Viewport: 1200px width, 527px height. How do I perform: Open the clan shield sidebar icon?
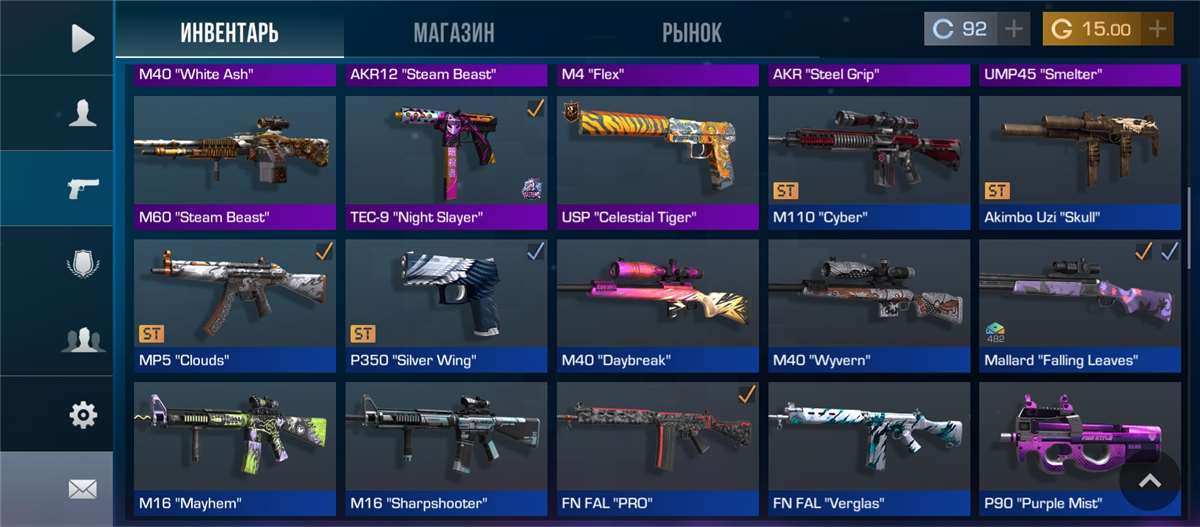click(x=82, y=264)
